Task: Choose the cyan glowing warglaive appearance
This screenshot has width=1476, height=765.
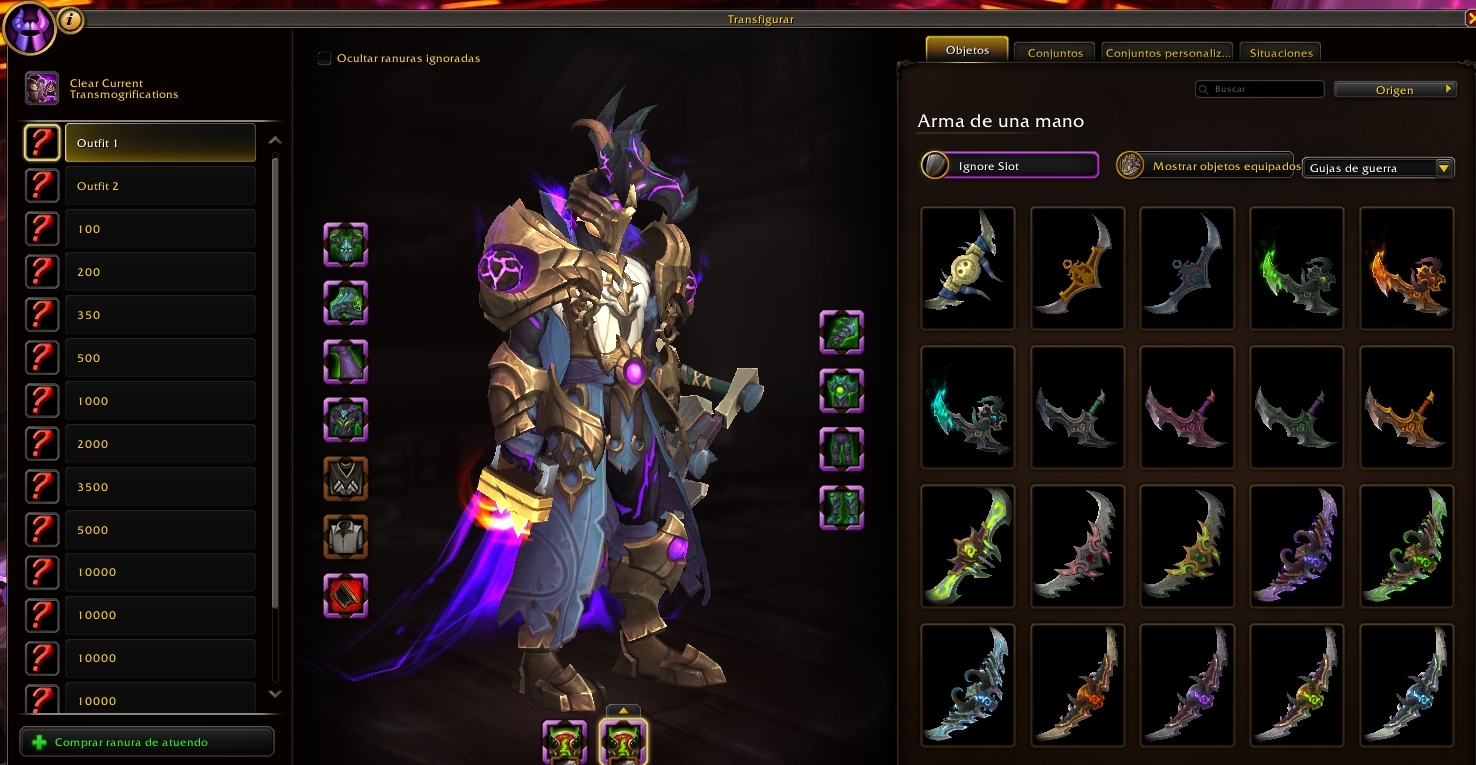Action: [967, 407]
